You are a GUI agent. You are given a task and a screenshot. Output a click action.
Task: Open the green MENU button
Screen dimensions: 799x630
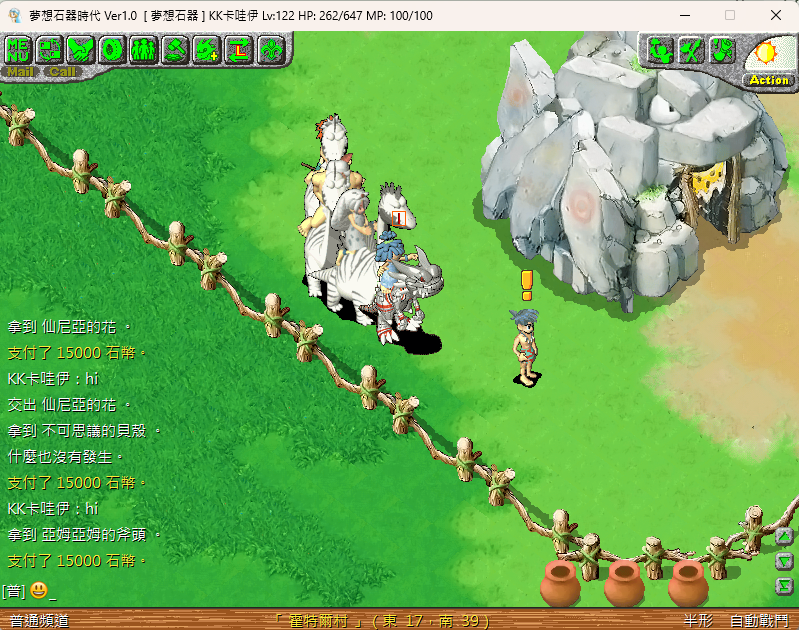[x=18, y=48]
